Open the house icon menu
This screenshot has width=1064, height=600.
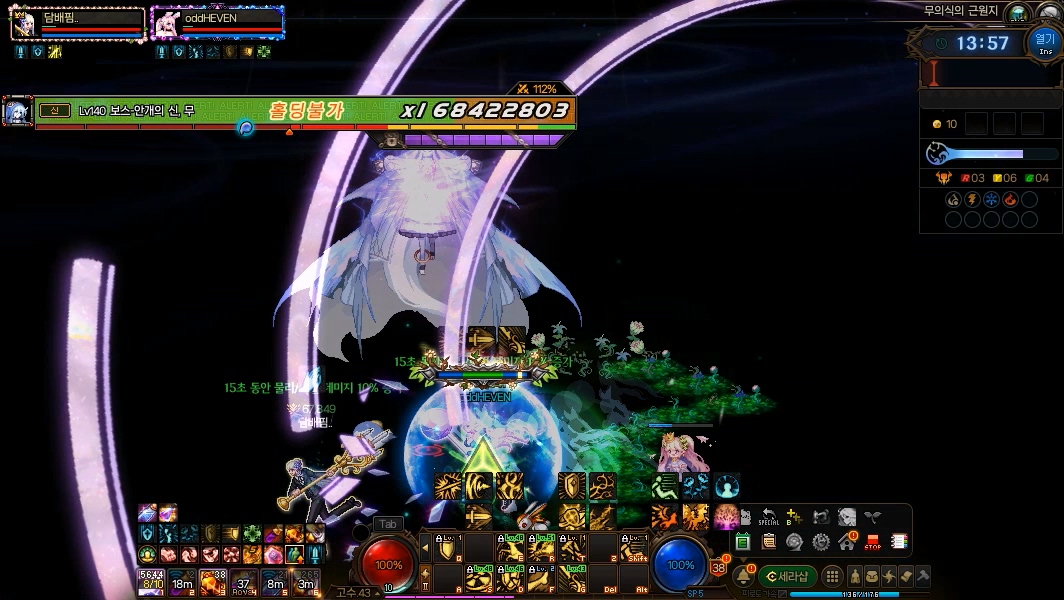click(x=847, y=542)
